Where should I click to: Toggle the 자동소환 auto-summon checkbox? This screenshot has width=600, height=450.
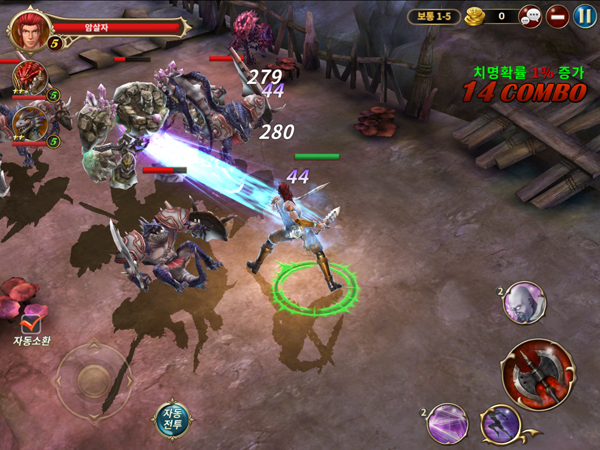pyautogui.click(x=31, y=321)
